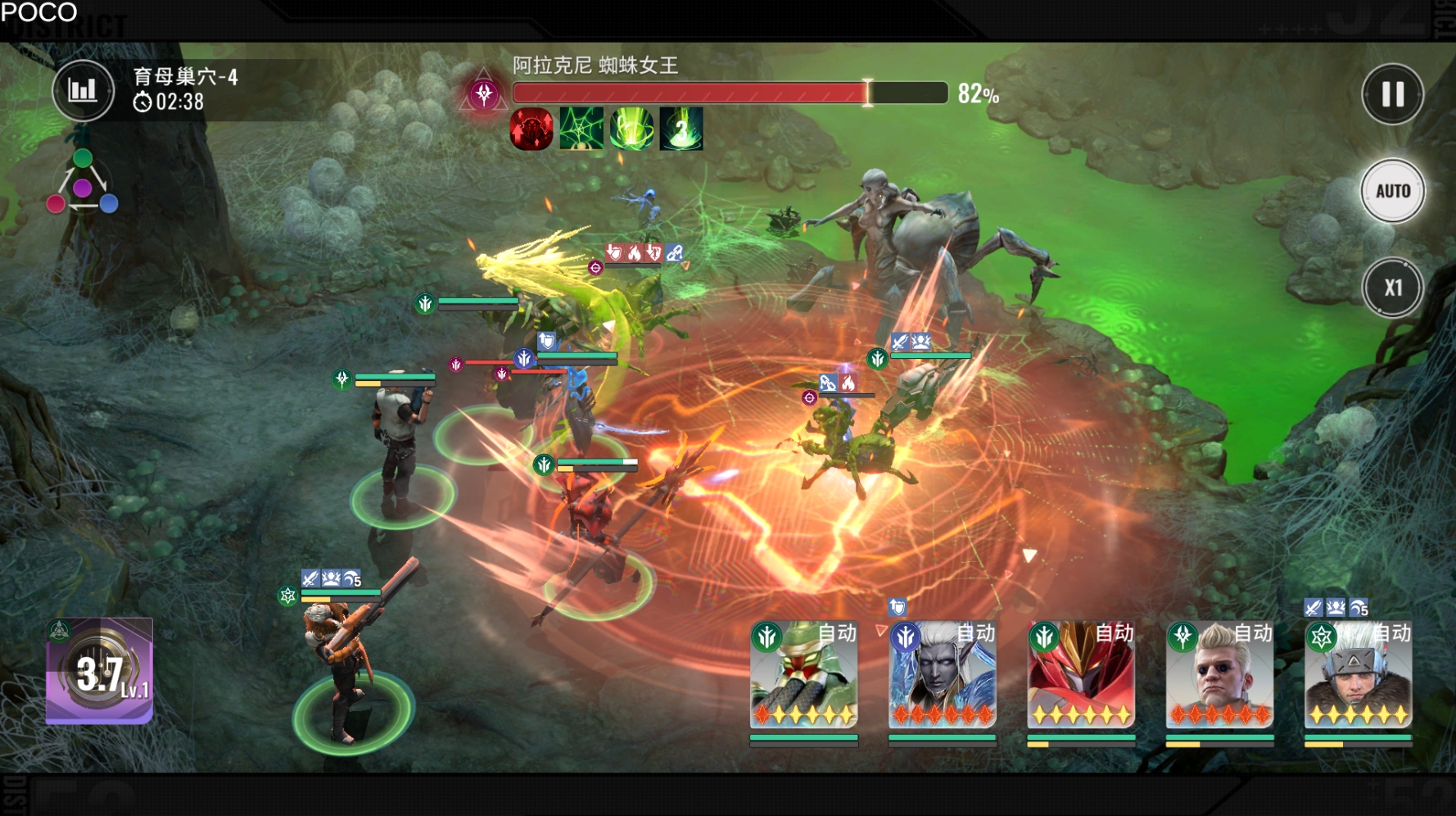1456x816 pixels.
Task: Inspect the boss's green flame countdown icon
Action: pyautogui.click(x=681, y=129)
